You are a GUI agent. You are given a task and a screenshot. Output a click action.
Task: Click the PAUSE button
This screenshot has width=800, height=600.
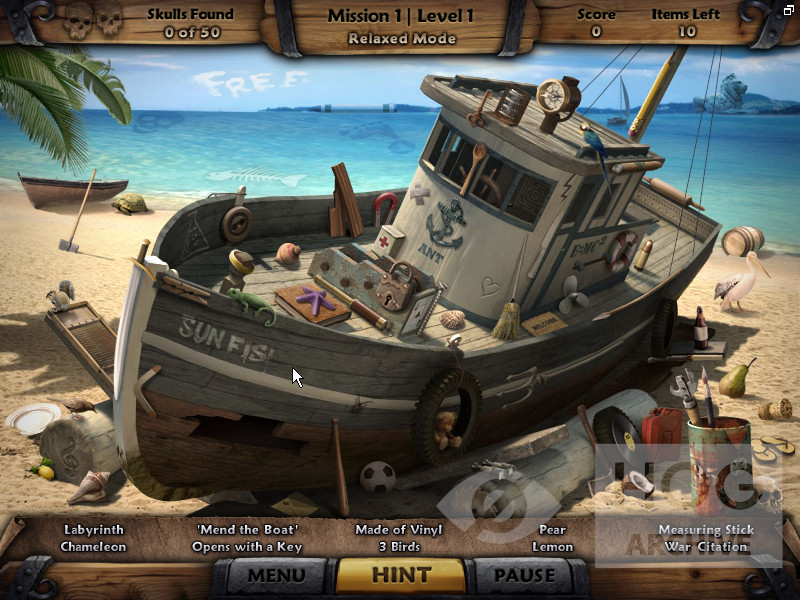[524, 575]
